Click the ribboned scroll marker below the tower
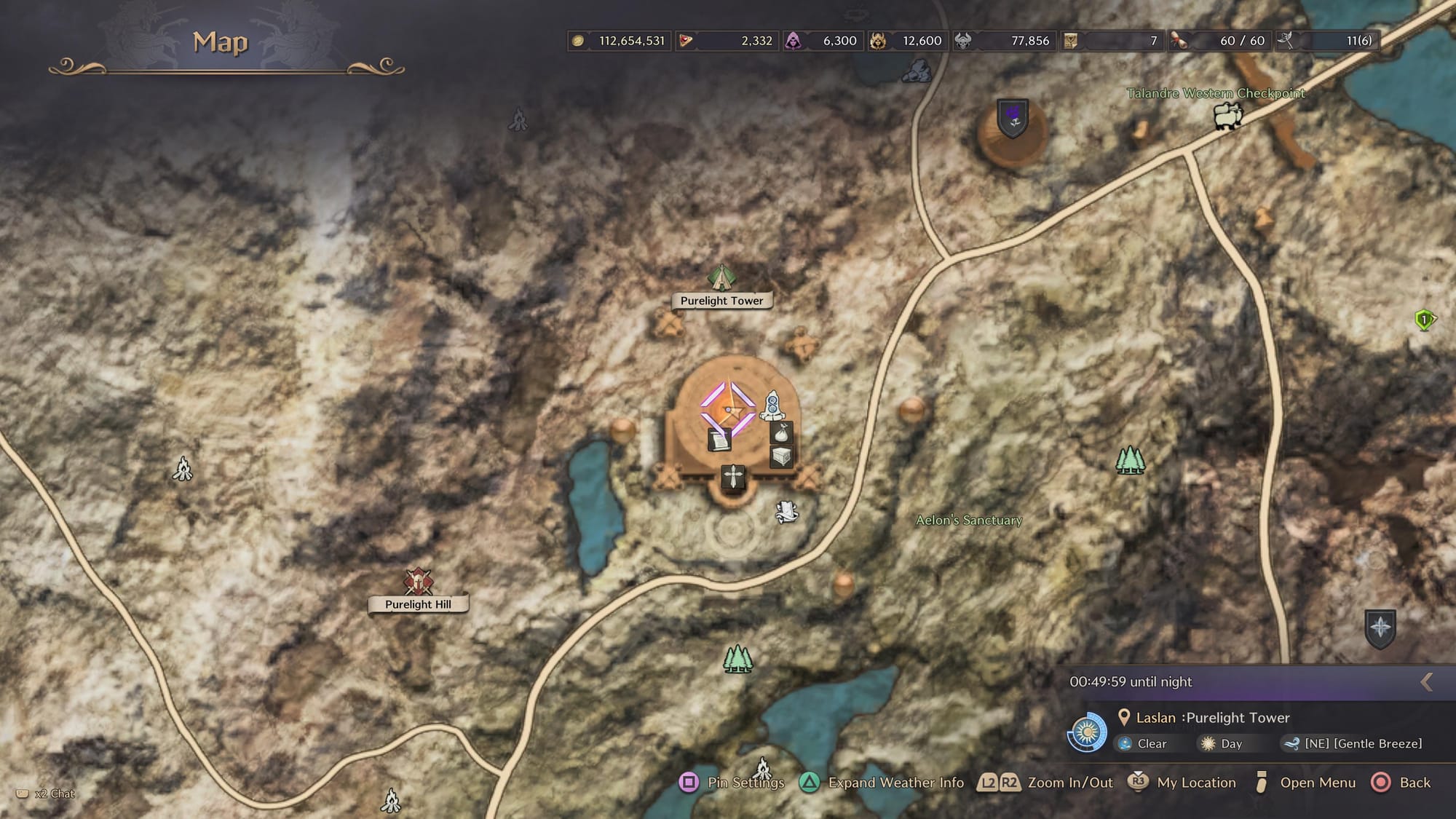 point(786,511)
